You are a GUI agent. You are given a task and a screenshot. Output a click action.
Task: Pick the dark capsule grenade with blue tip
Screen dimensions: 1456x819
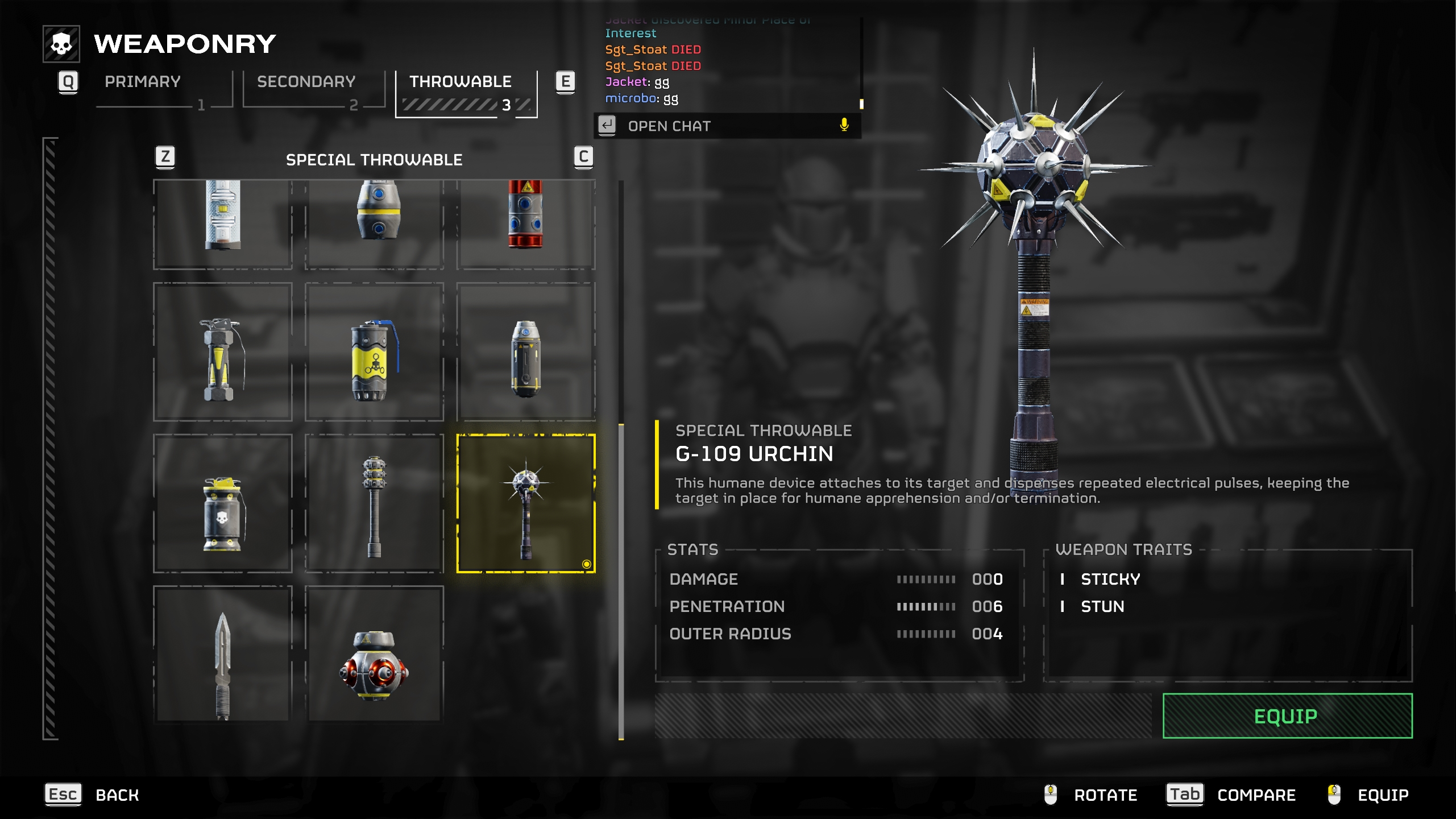pos(526,353)
